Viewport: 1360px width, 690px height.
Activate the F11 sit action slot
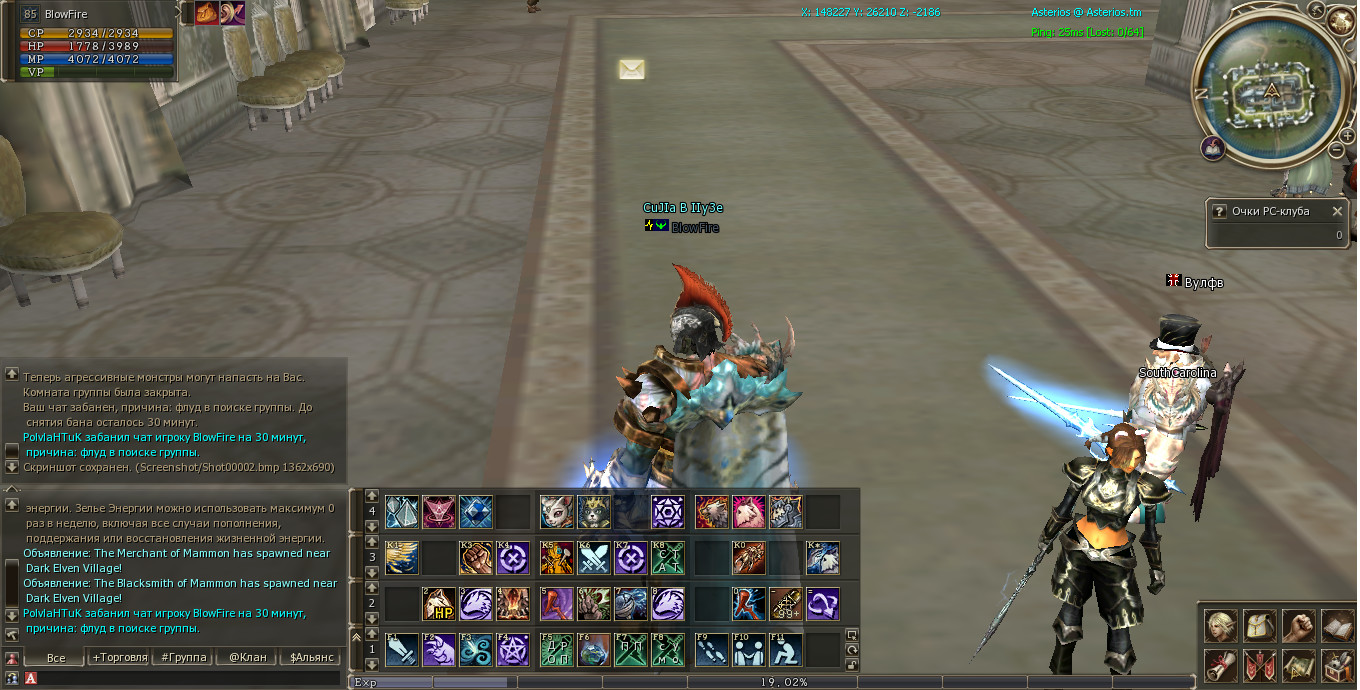(x=786, y=650)
